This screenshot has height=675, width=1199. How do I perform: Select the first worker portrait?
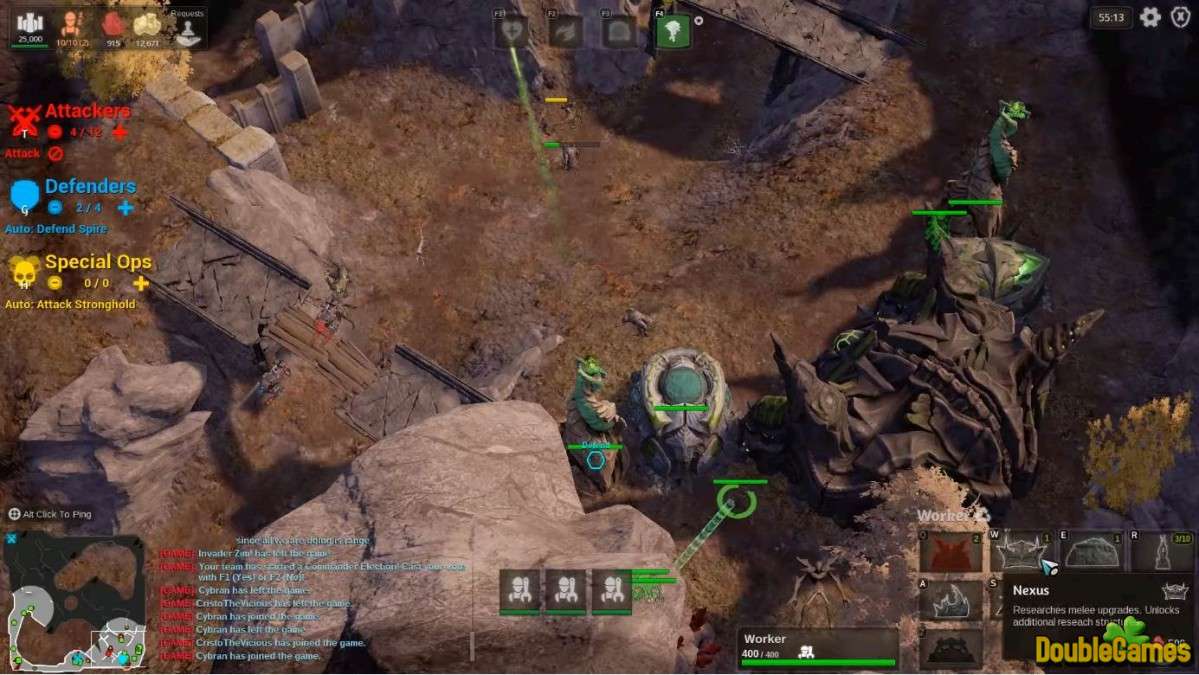520,590
